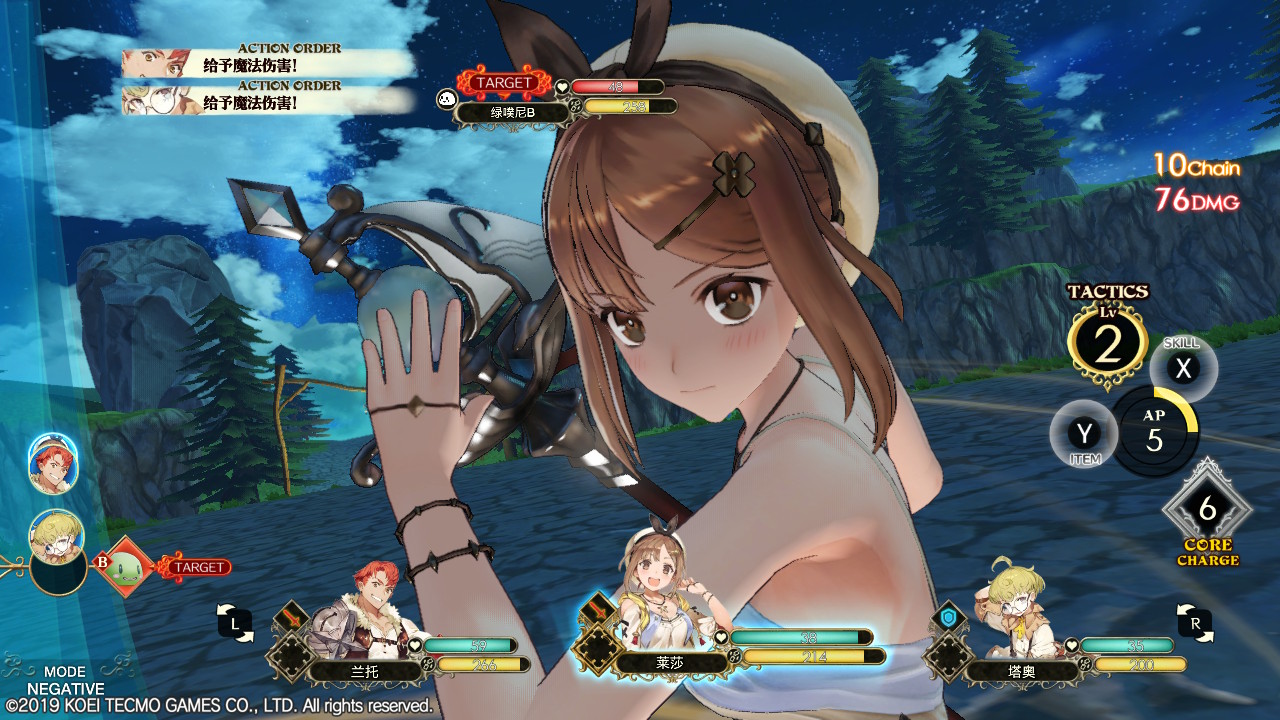Open the Item command

(1084, 435)
